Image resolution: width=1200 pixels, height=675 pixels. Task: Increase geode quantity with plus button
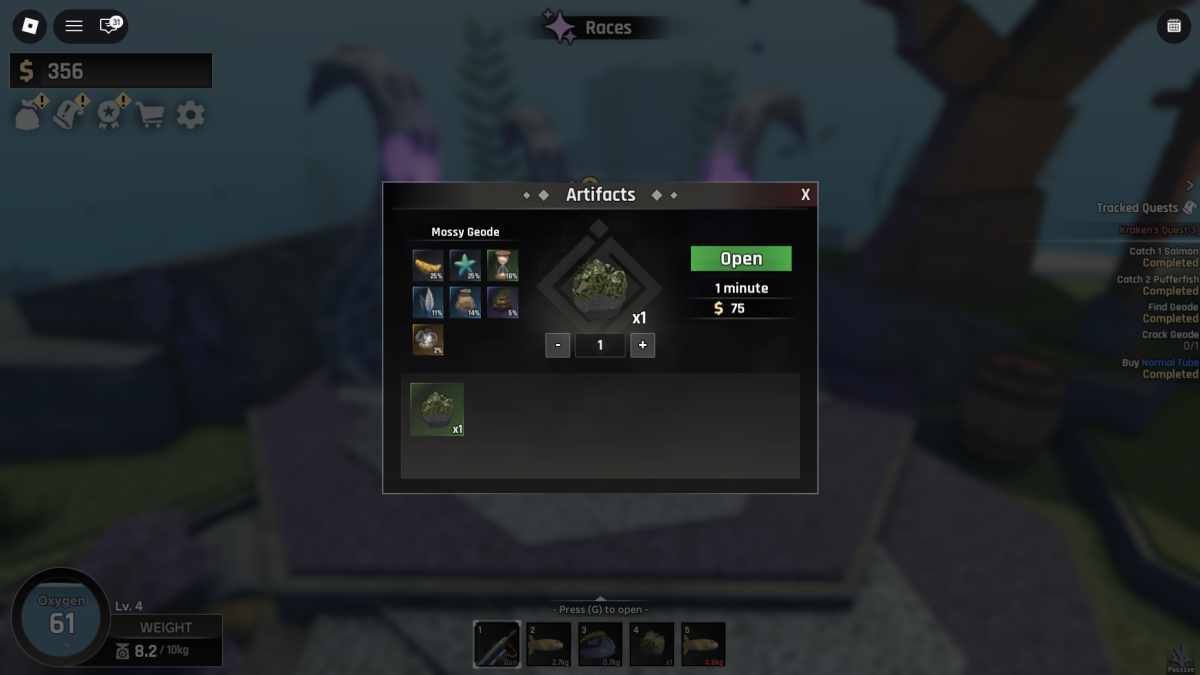pyautogui.click(x=642, y=345)
